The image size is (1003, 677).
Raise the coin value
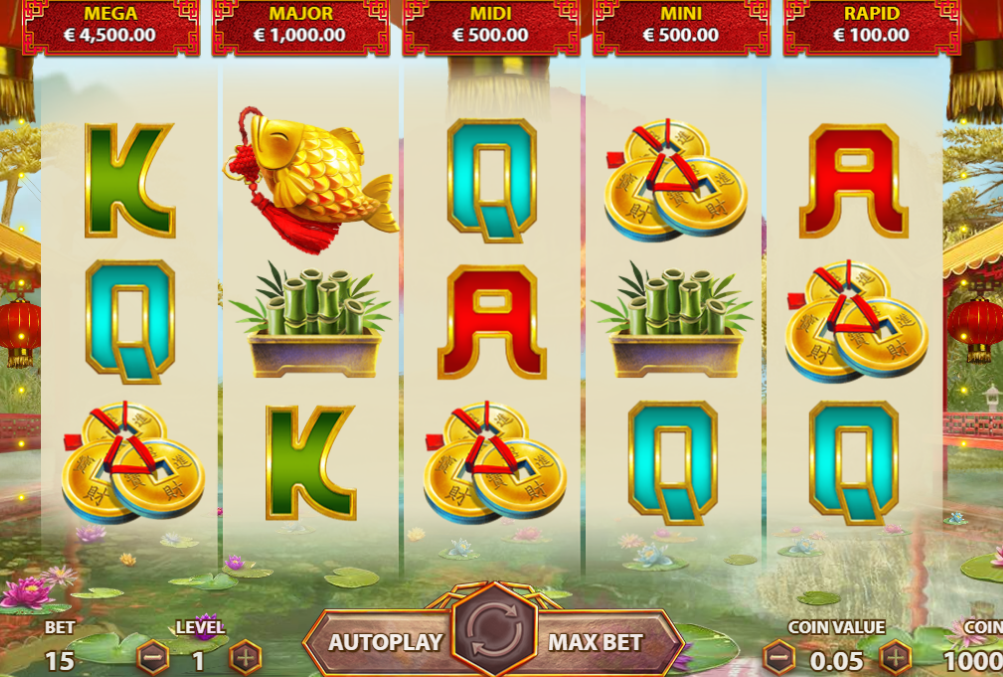pyautogui.click(x=895, y=658)
